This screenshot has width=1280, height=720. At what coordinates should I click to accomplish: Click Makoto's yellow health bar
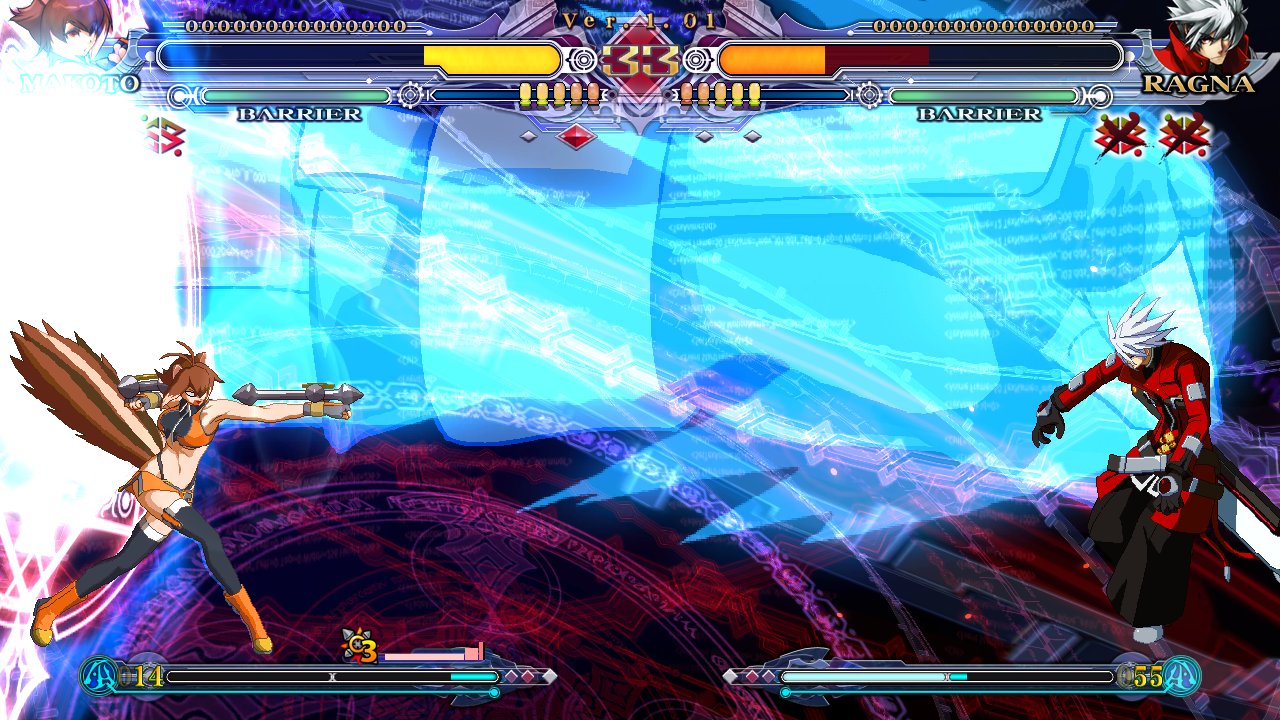(x=490, y=59)
